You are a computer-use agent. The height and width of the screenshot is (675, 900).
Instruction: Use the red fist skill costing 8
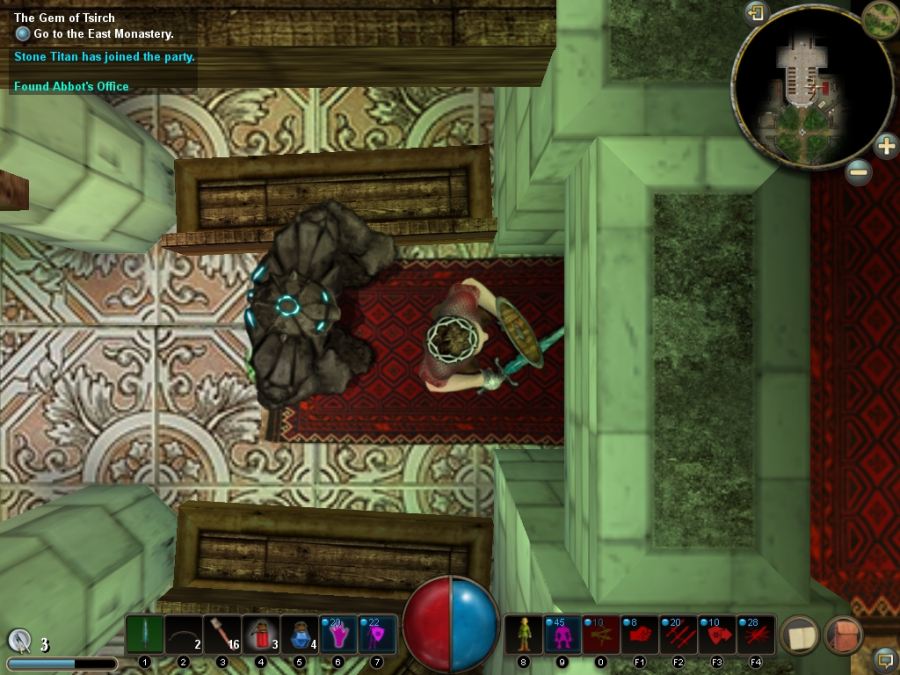pyautogui.click(x=640, y=634)
